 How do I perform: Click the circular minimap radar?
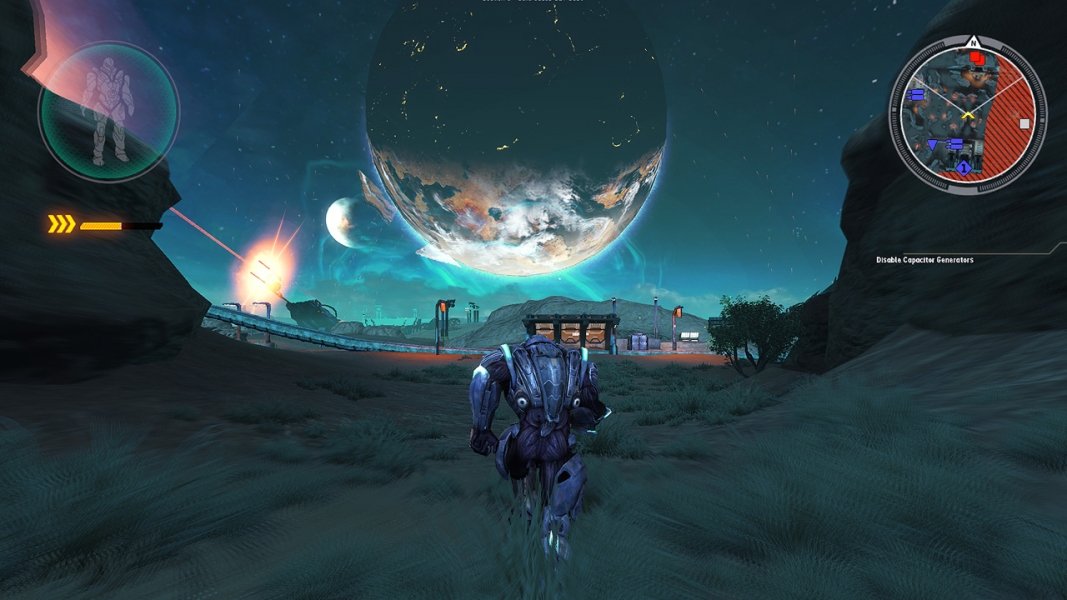tap(967, 112)
